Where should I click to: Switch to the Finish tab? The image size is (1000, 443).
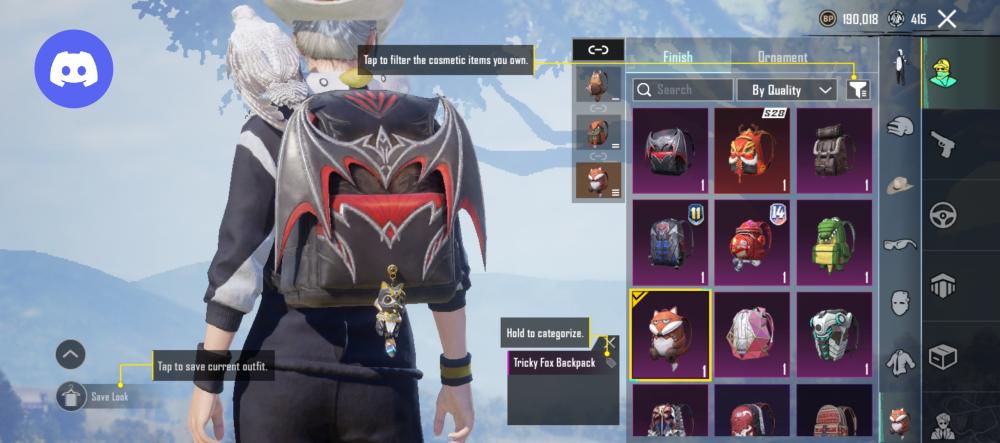(677, 57)
